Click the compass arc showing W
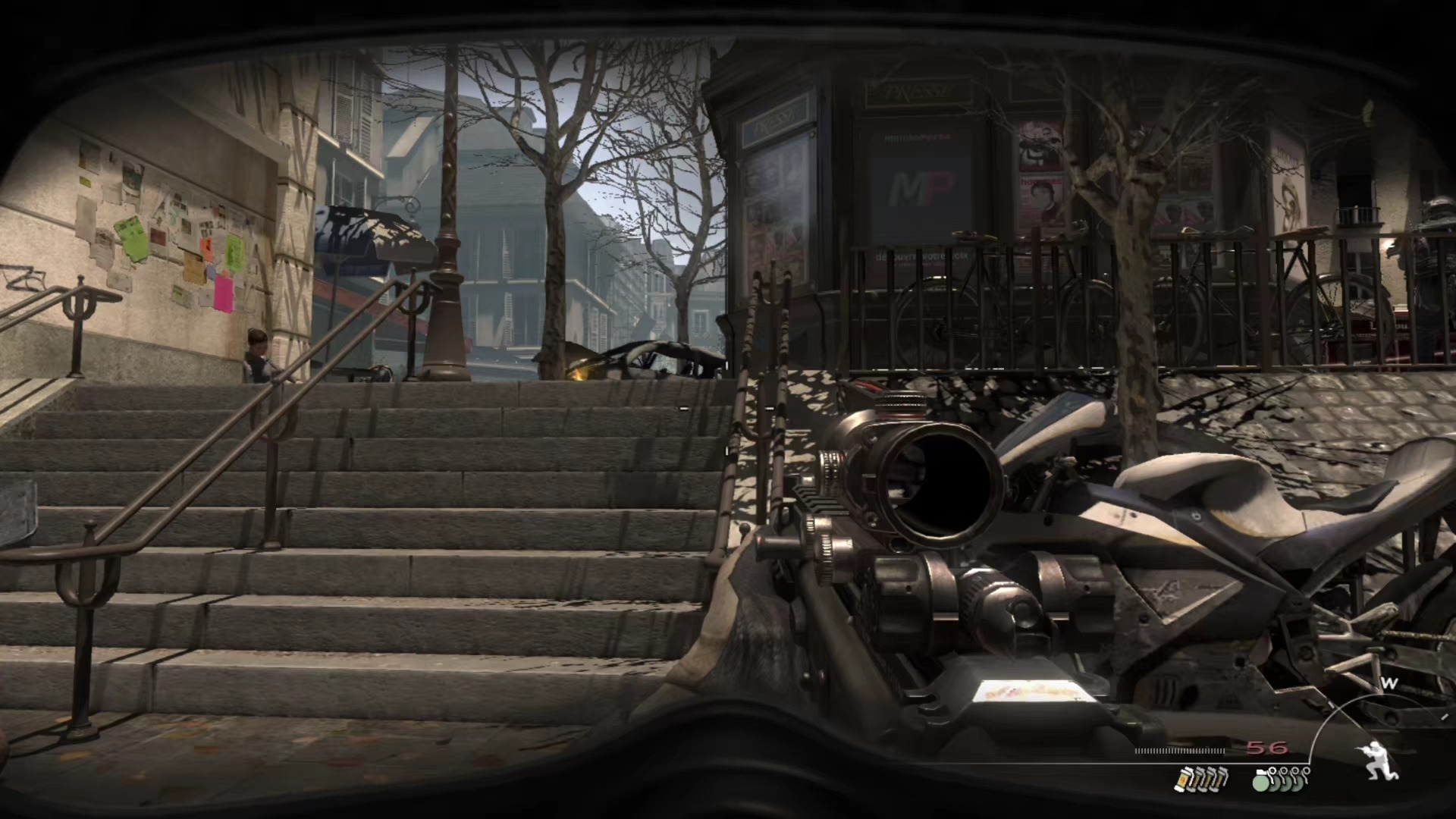This screenshot has width=1456, height=819. (1388, 685)
